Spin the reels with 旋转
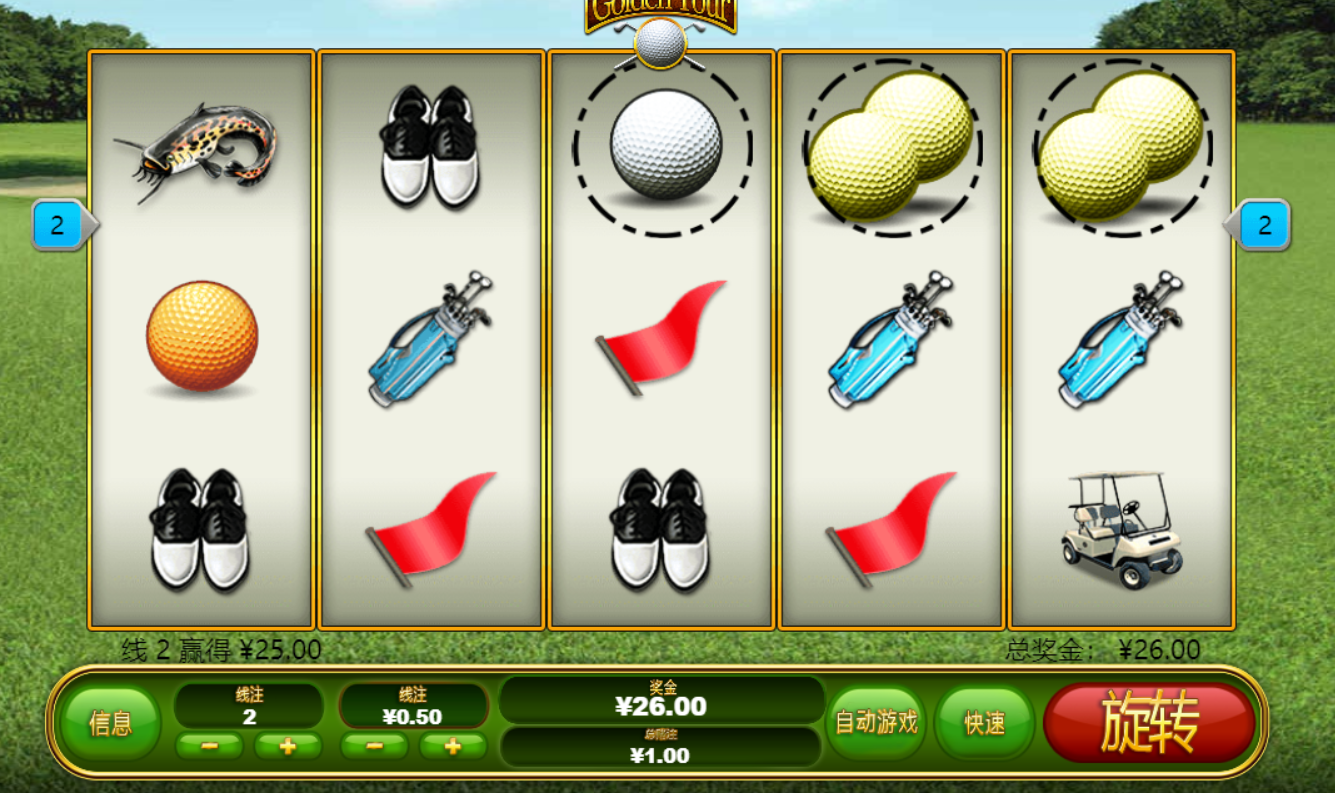 pos(1149,723)
